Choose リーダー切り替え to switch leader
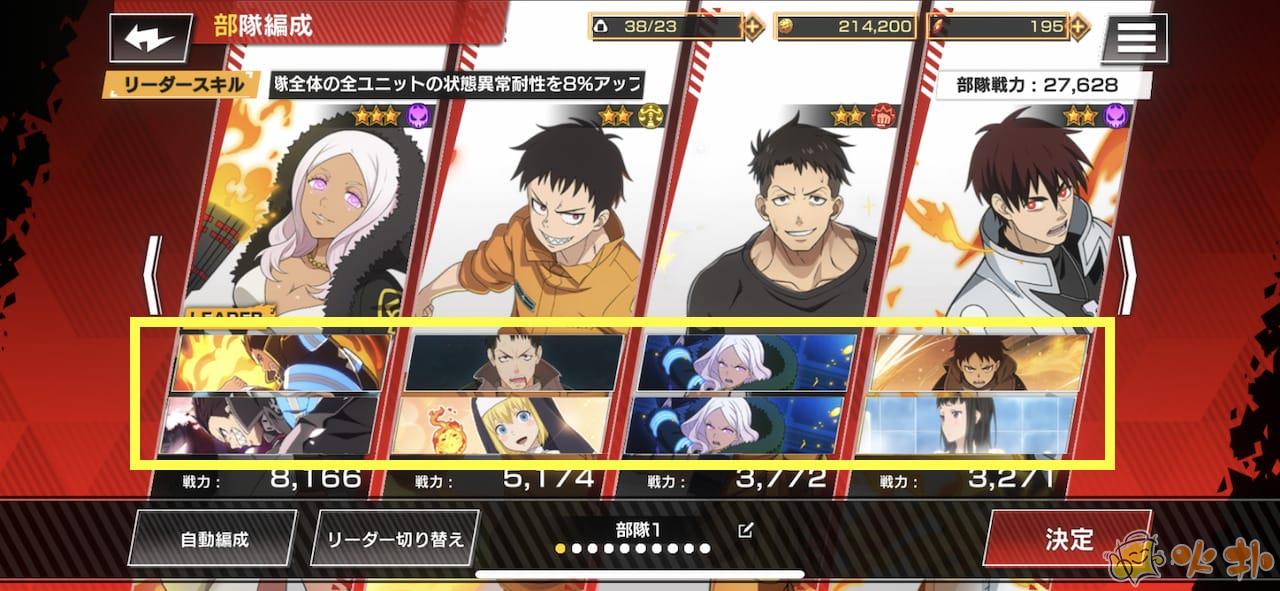 coord(396,539)
